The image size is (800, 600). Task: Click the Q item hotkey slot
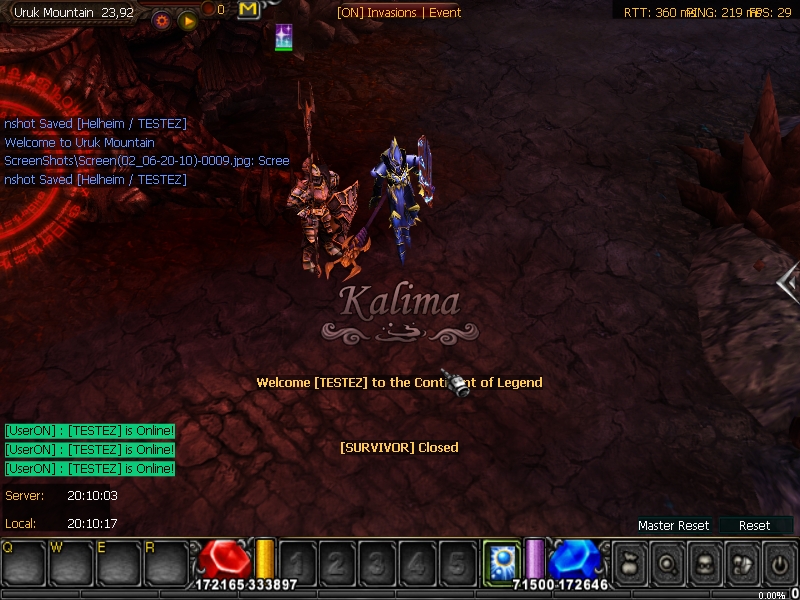tap(24, 562)
